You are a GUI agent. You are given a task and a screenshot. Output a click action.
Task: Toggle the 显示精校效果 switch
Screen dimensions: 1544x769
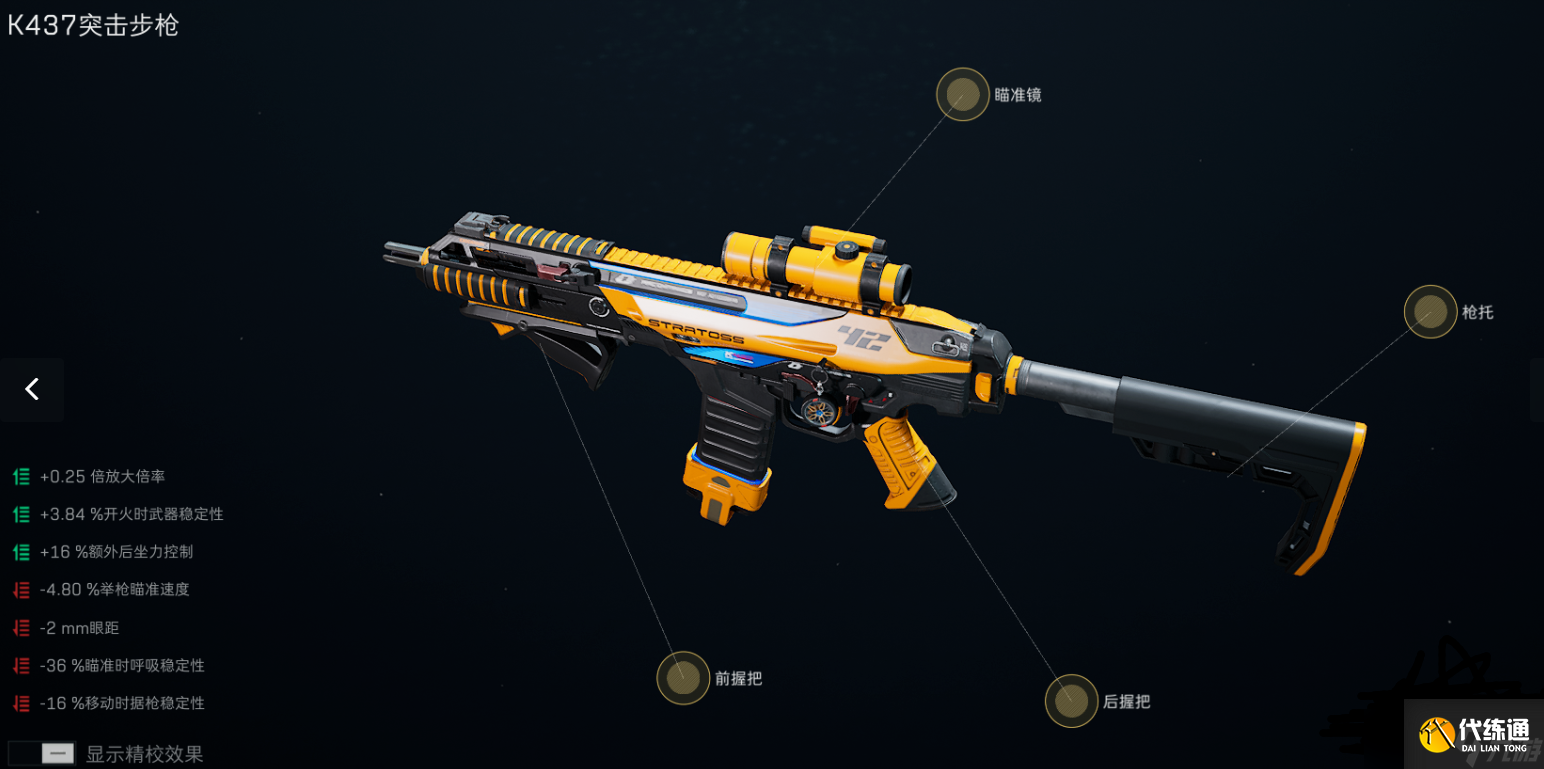coord(42,753)
